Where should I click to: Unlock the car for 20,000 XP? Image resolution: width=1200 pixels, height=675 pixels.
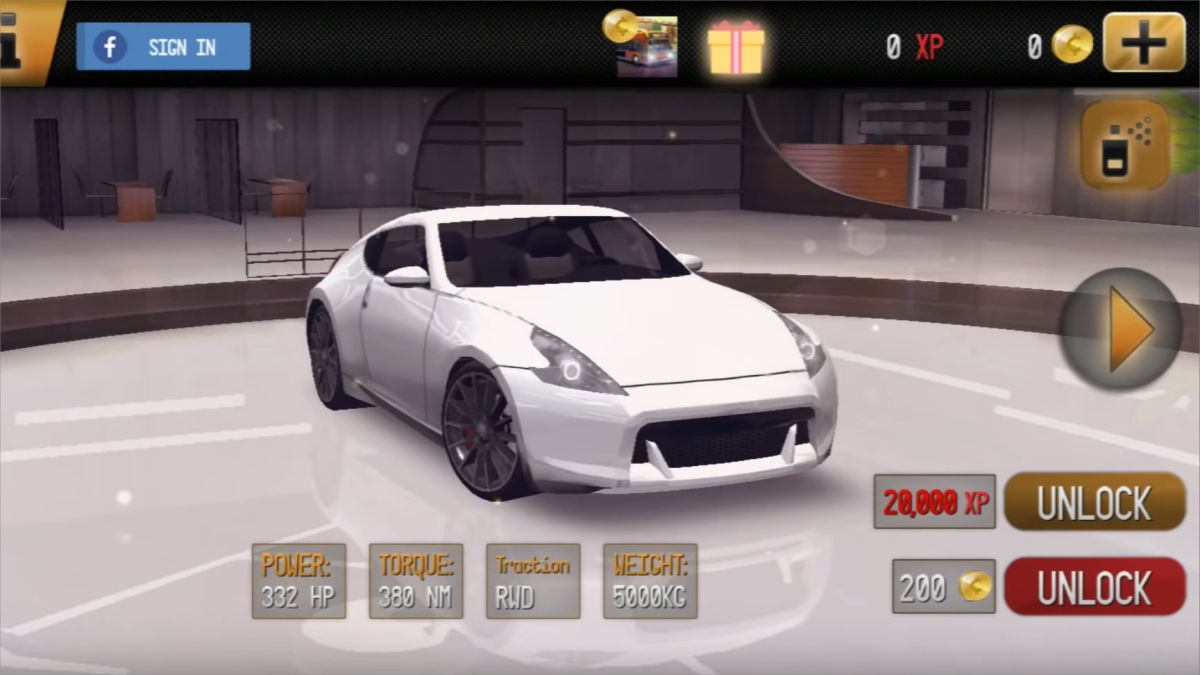[x=1095, y=502]
